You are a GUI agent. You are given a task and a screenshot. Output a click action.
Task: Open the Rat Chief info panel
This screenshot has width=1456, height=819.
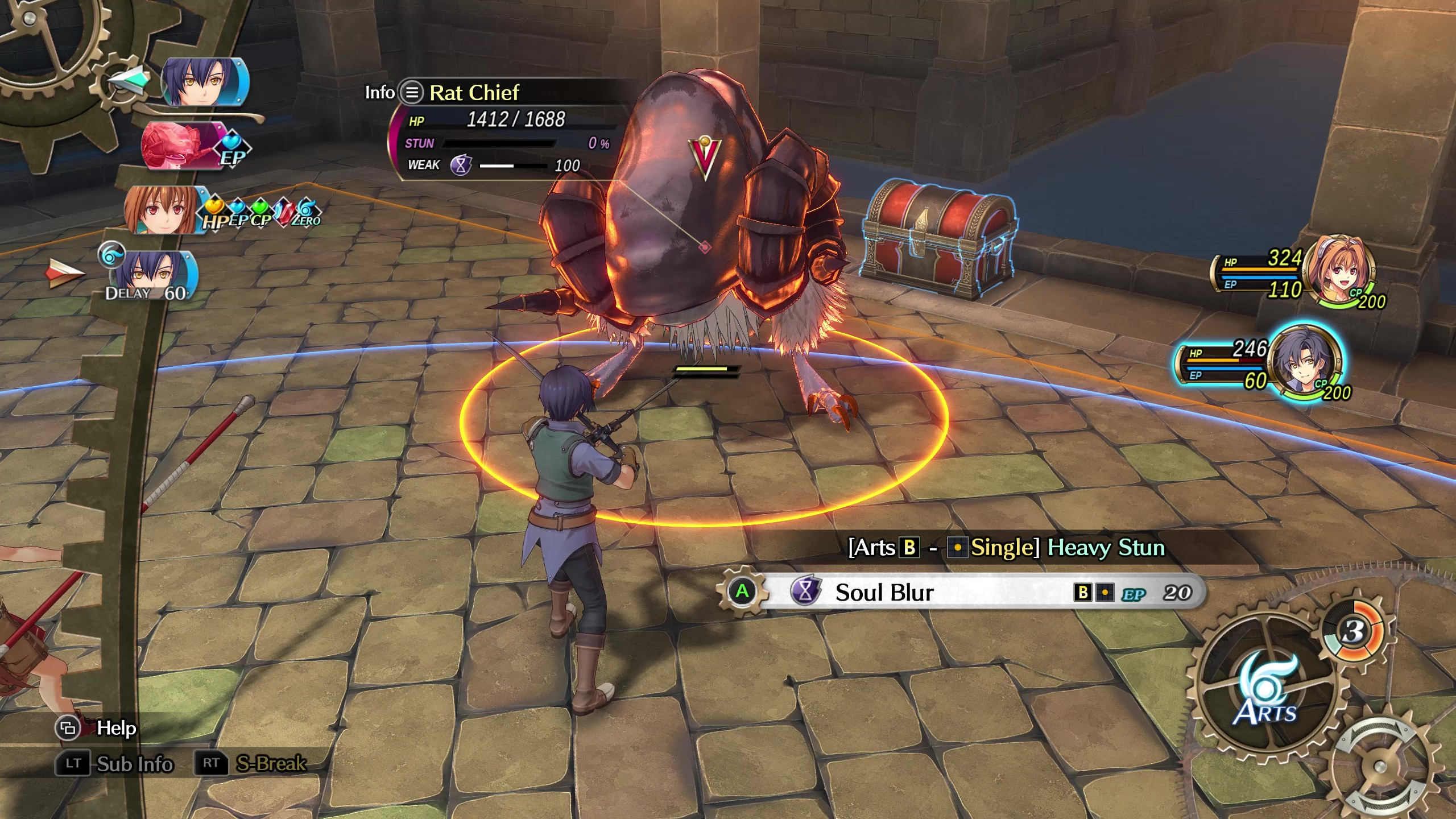tap(412, 92)
